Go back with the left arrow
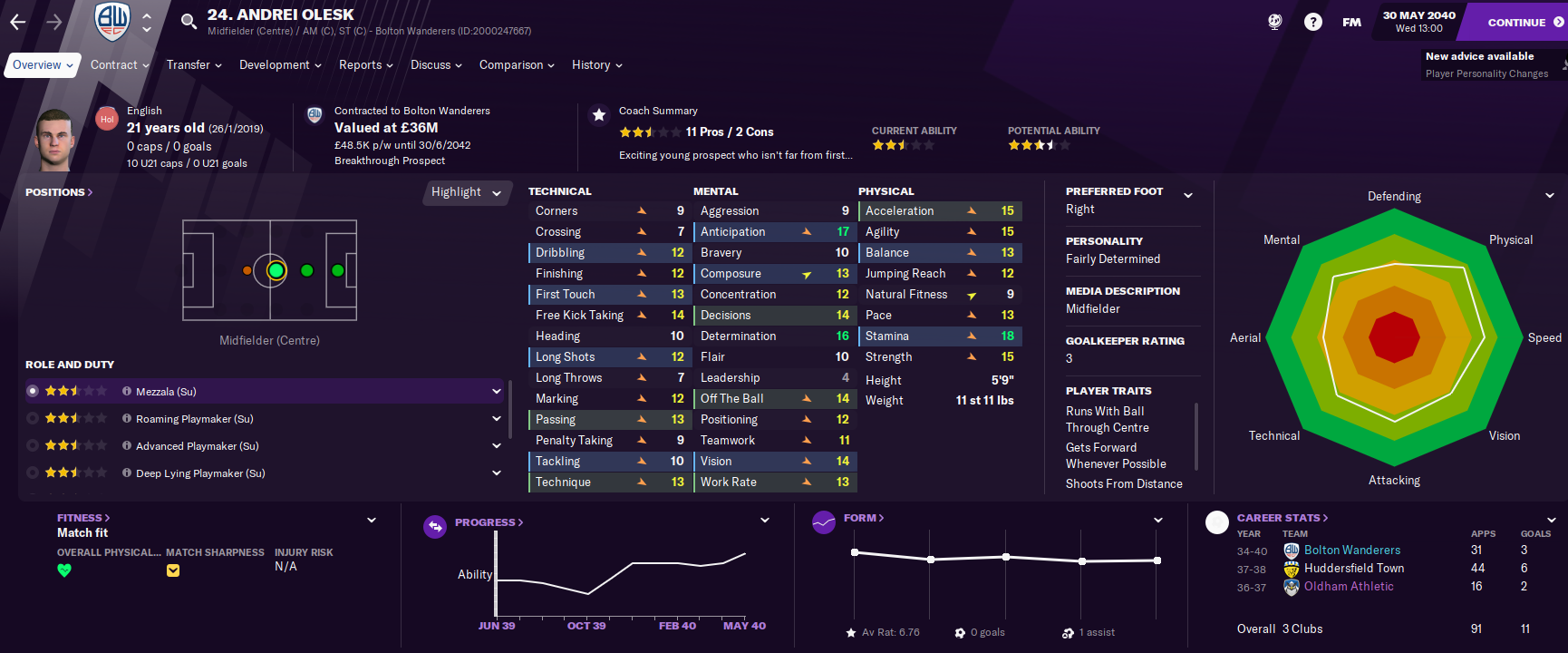Viewport: 1568px width, 653px height. click(x=18, y=22)
